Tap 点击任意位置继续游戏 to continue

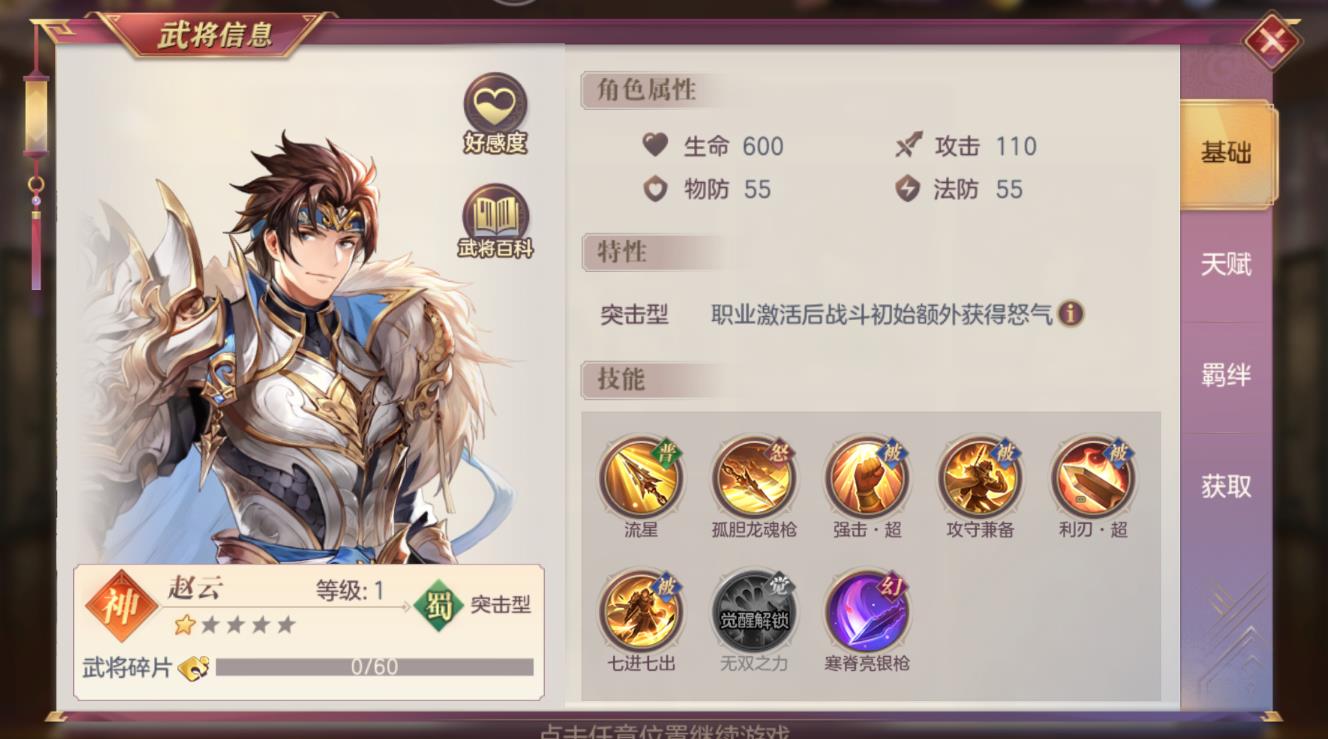coord(664,731)
